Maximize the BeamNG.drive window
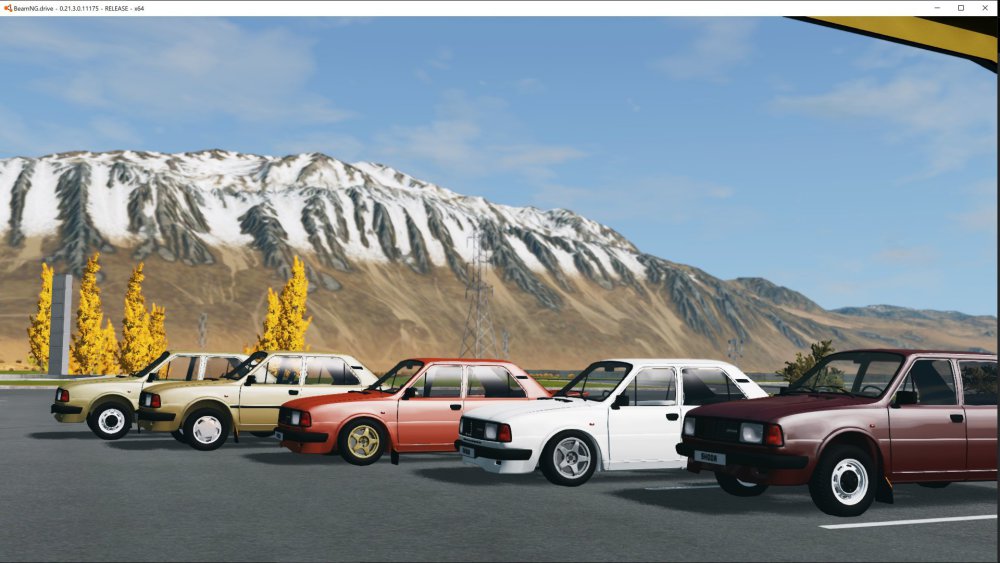Image resolution: width=1000 pixels, height=563 pixels. tap(961, 8)
